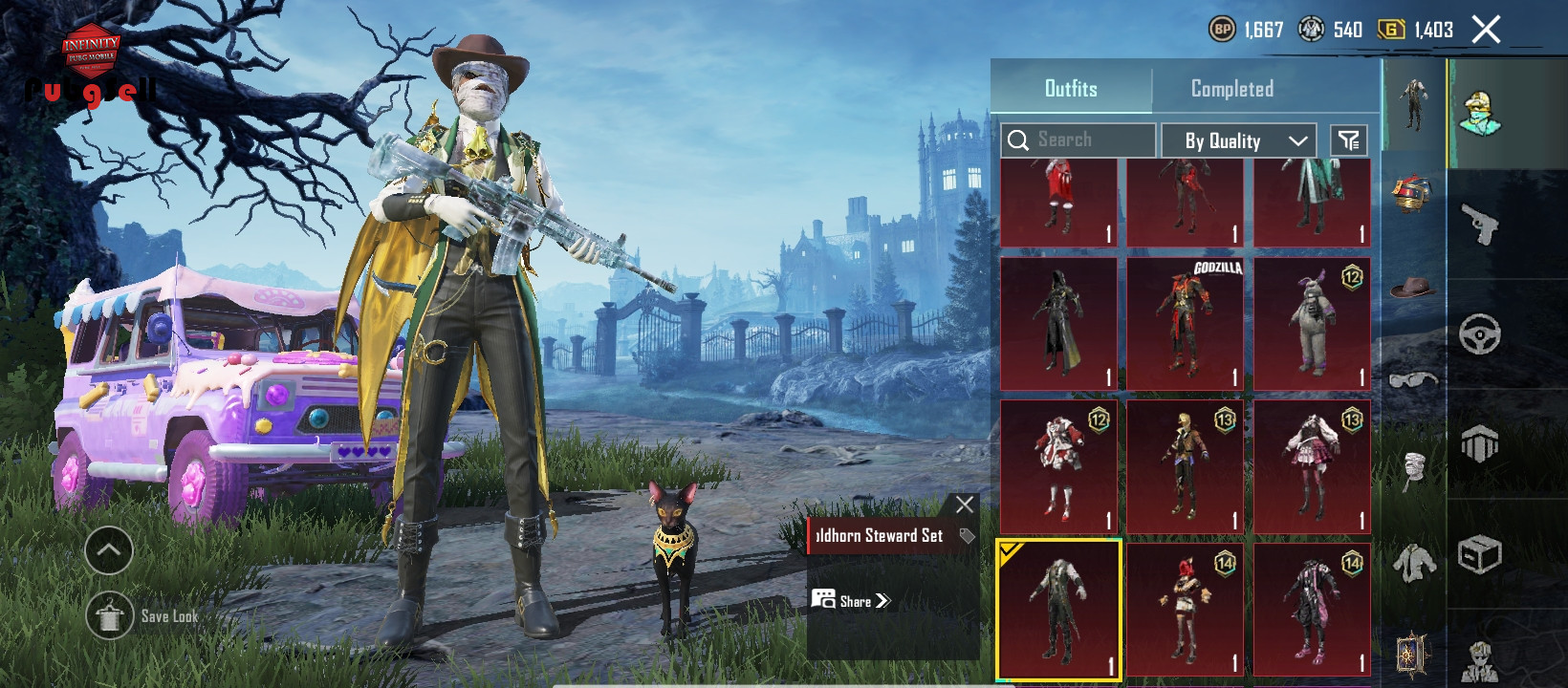Switch to the Completed tab
This screenshot has height=688, width=1568.
pos(1231,89)
